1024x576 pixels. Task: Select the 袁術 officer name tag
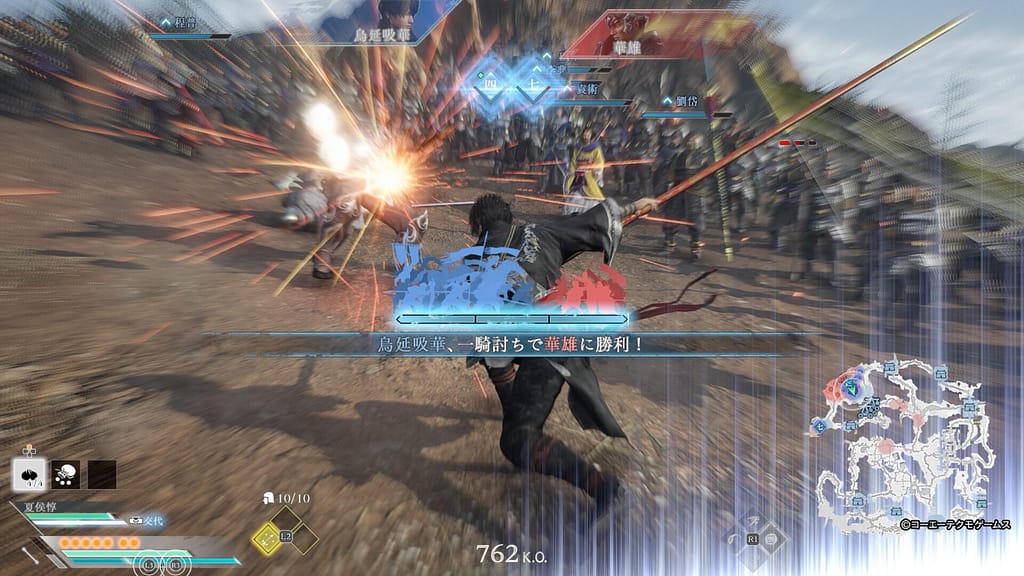tap(588, 88)
